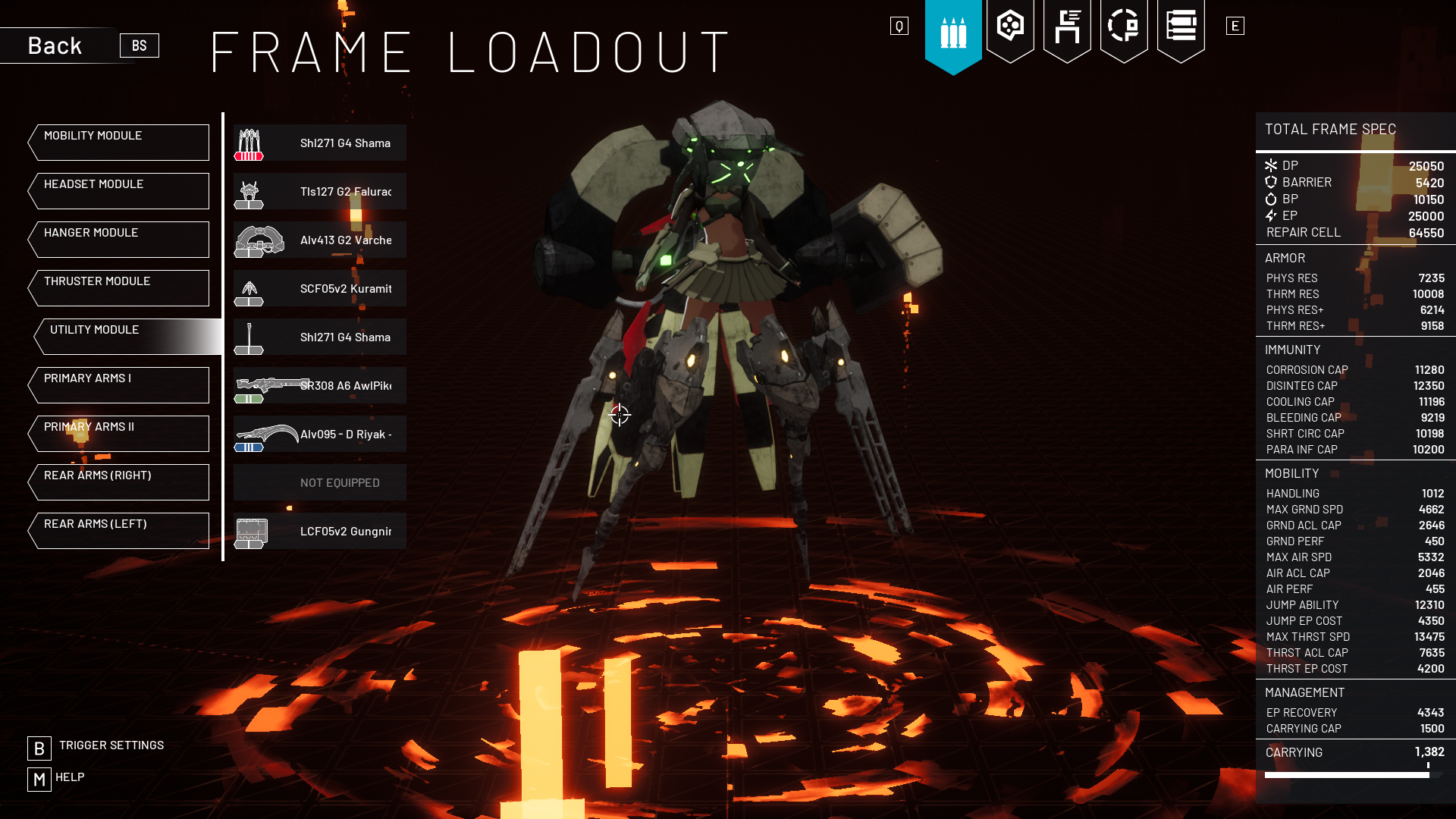The width and height of the screenshot is (1456, 819).
Task: Click the Not Equipped rear arms slot
Action: coord(320,482)
